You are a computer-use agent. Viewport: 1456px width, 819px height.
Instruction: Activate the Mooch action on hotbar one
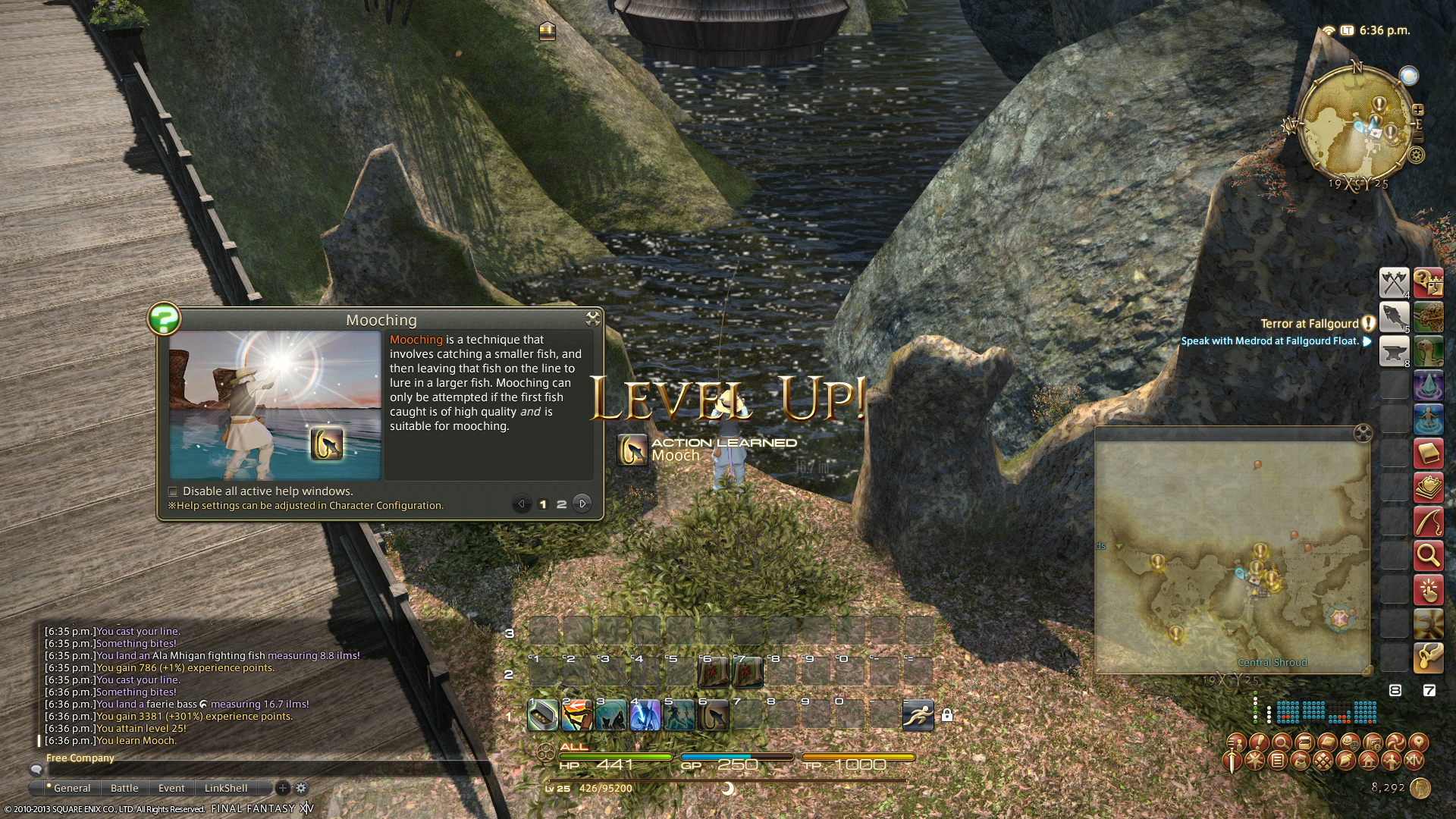713,715
